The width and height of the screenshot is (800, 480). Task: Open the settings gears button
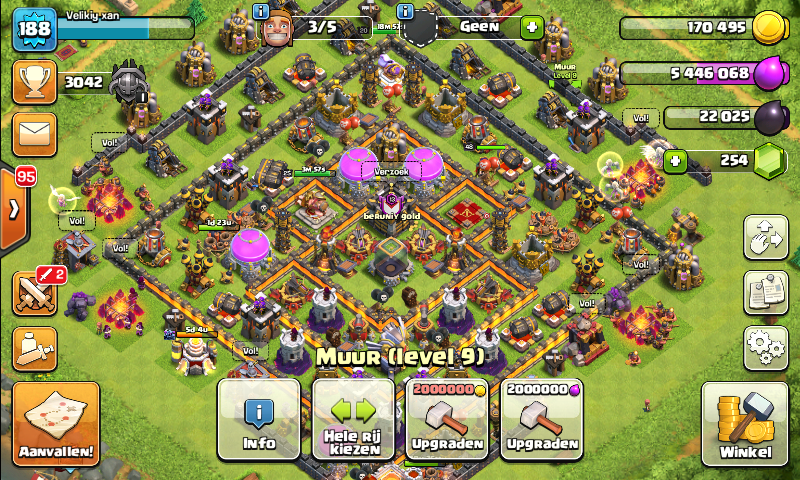(766, 347)
